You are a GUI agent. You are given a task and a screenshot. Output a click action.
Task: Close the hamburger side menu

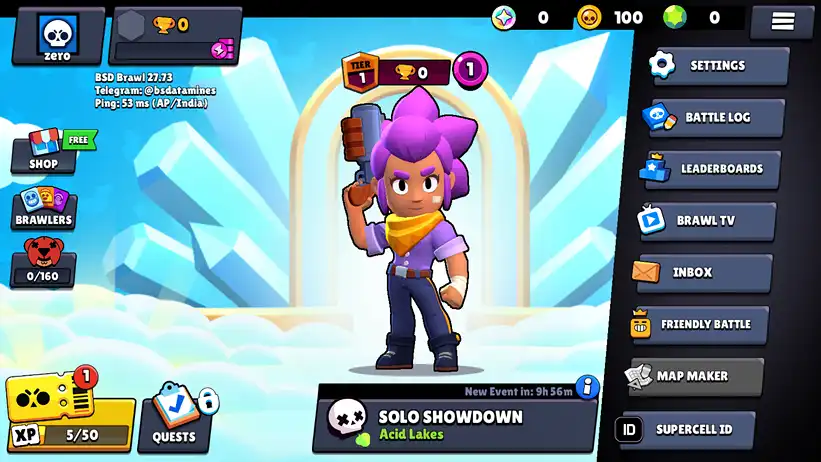(x=783, y=21)
